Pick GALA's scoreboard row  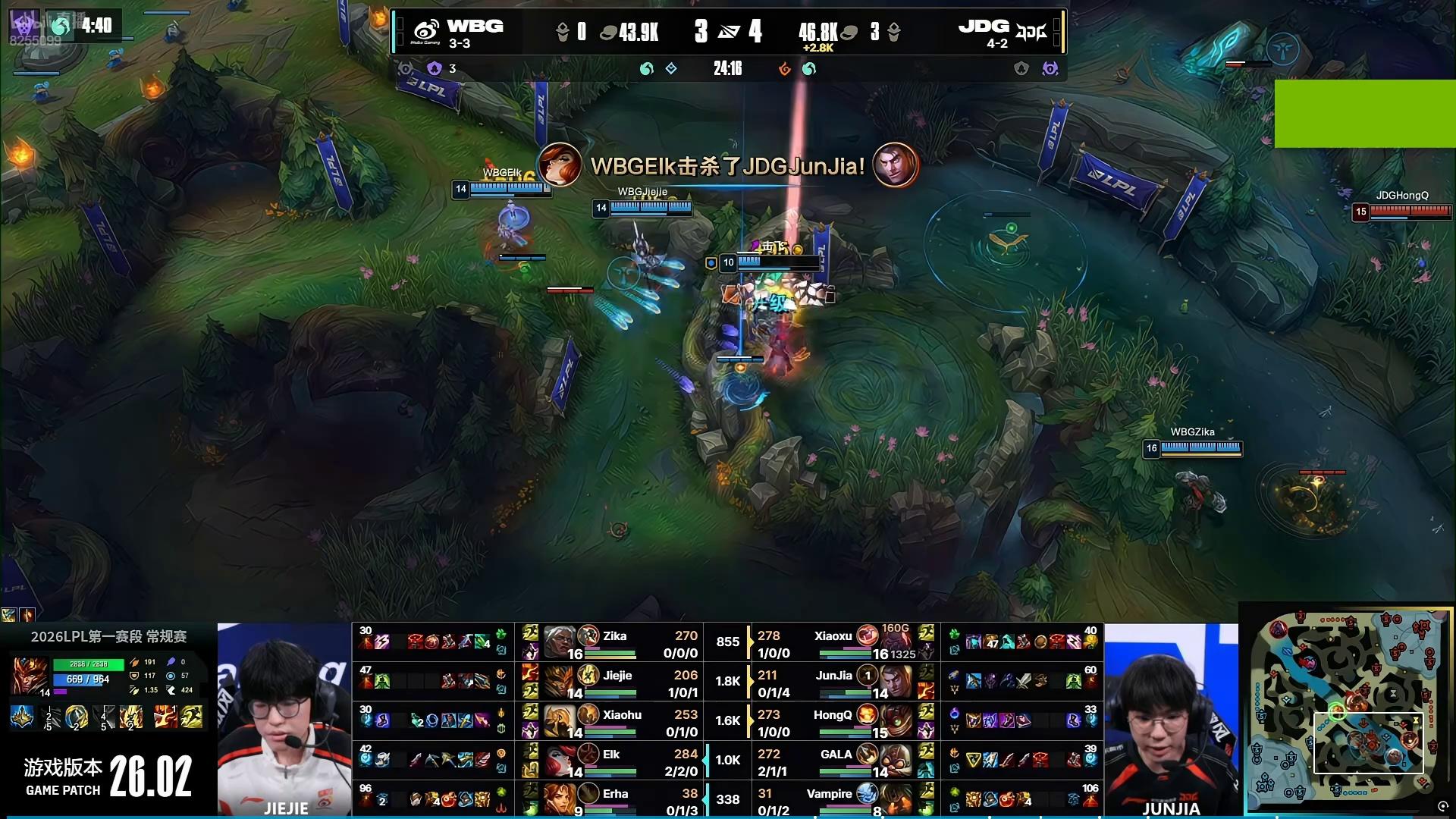pyautogui.click(x=843, y=761)
